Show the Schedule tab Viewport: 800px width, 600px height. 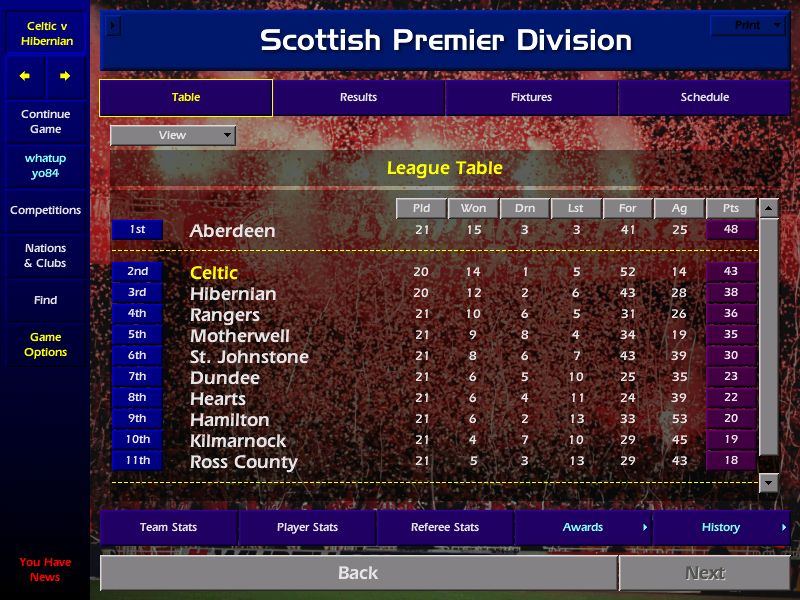click(x=704, y=97)
